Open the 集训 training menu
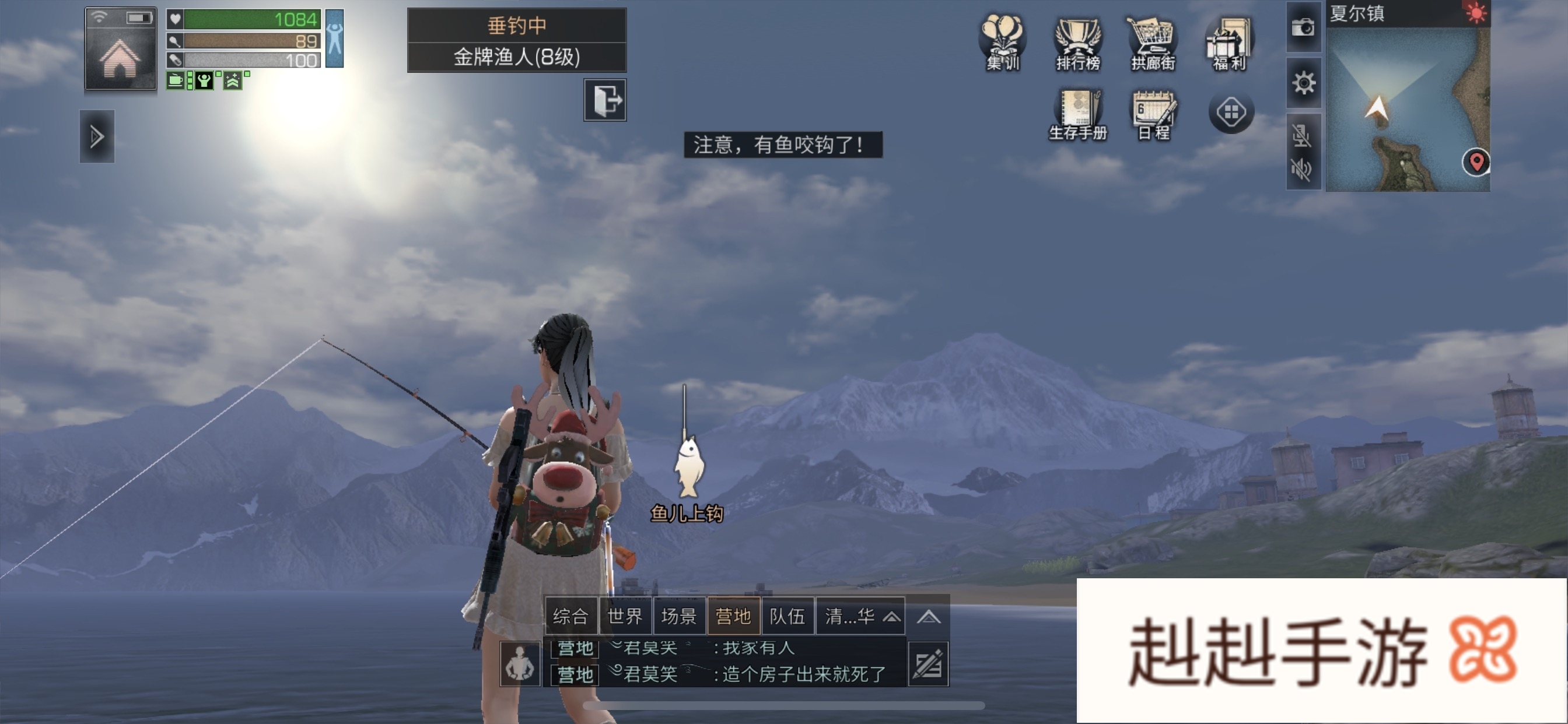Screen dimensions: 1568x724 point(1003,44)
